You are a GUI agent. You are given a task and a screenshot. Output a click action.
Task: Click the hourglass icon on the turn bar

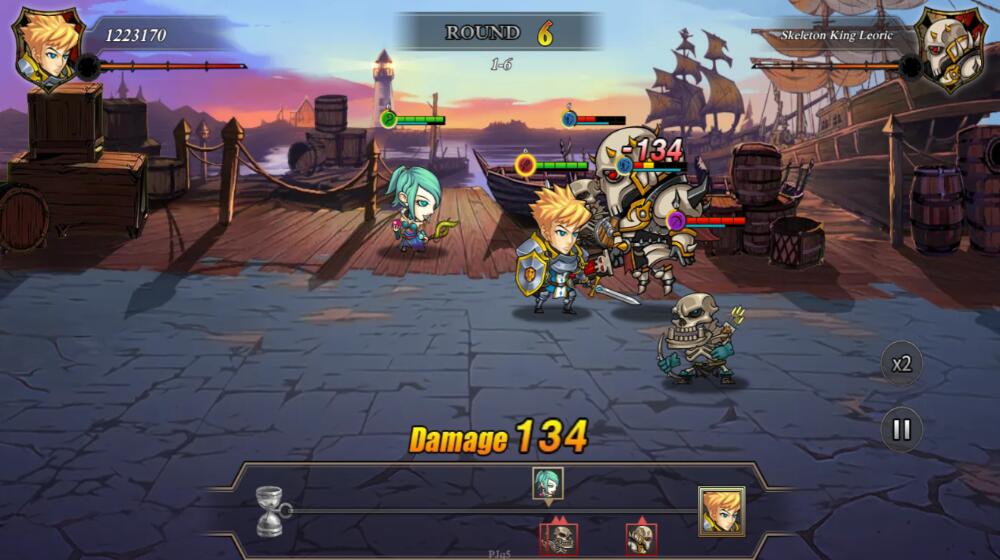269,510
